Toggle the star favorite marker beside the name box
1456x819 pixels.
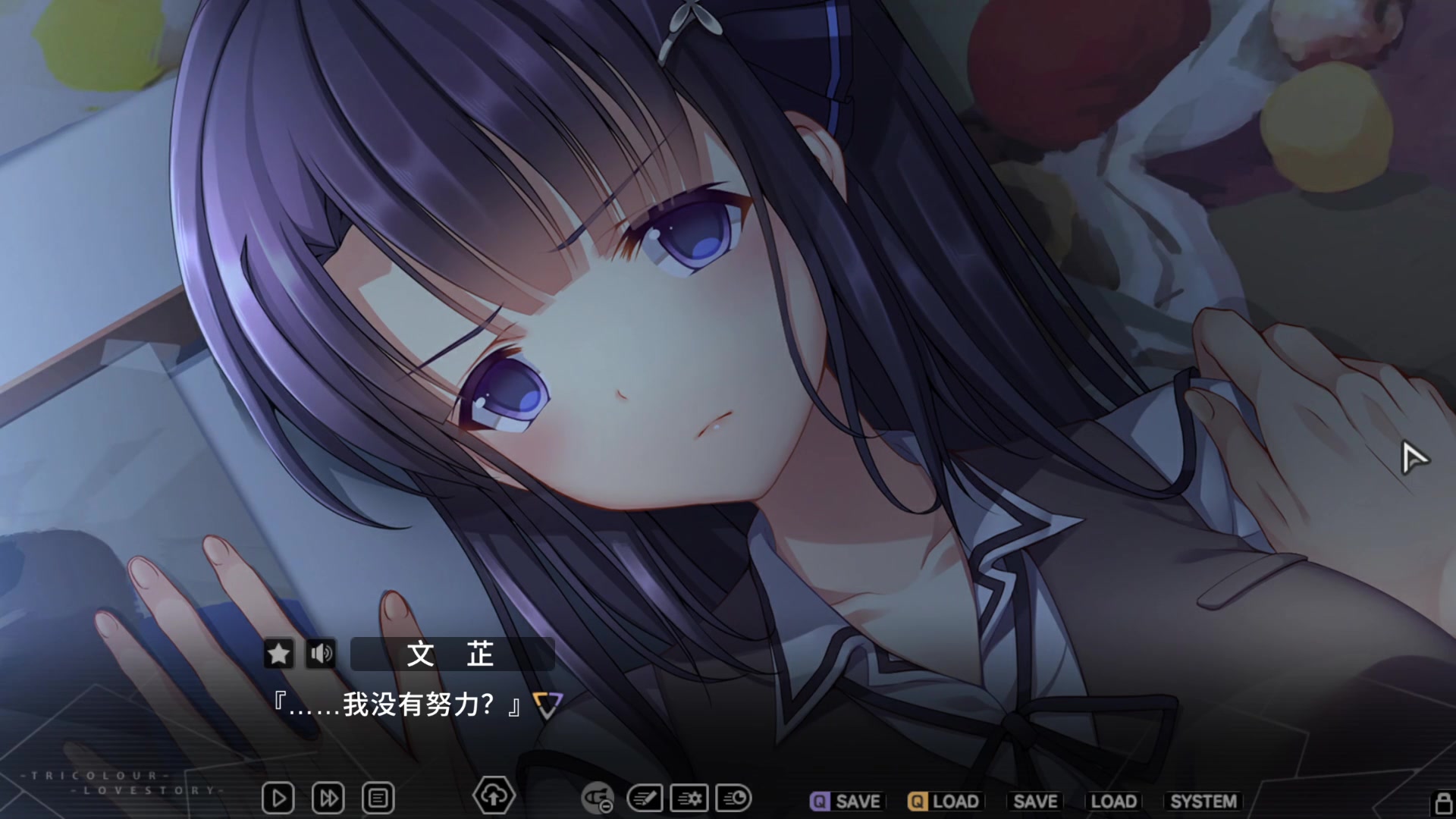278,653
